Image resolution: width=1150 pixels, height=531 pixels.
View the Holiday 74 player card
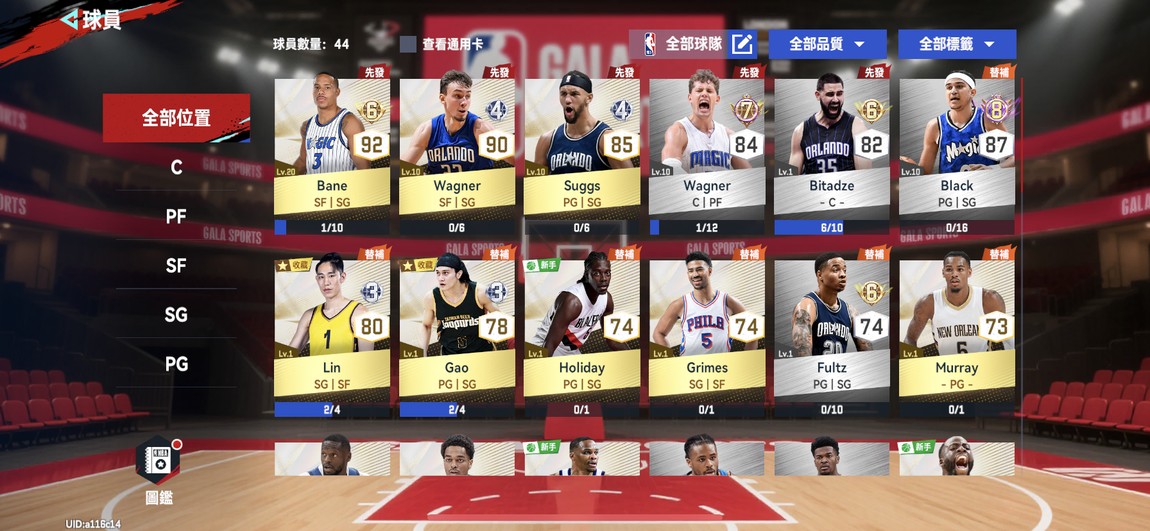click(582, 327)
